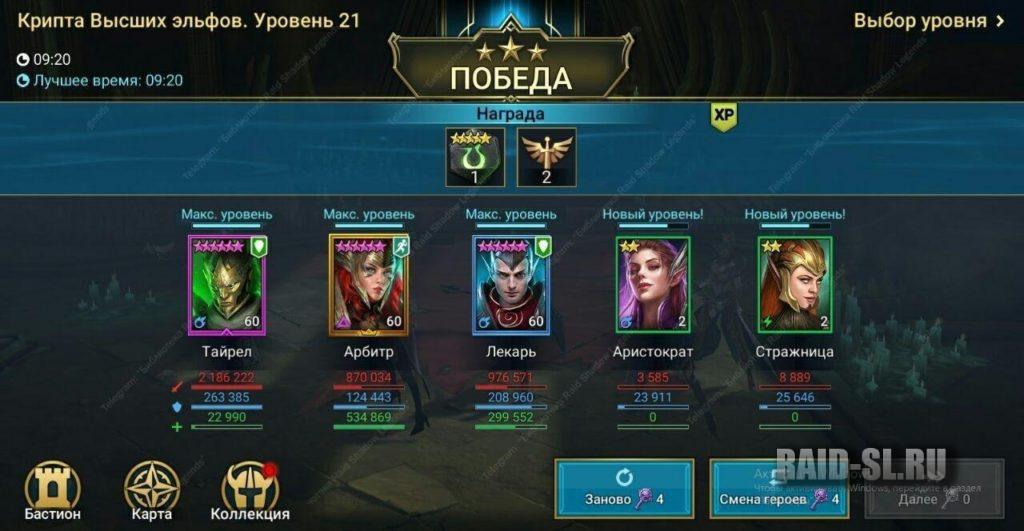This screenshot has width=1024, height=531.
Task: Select the Лекарь hero portrait
Action: tap(509, 285)
